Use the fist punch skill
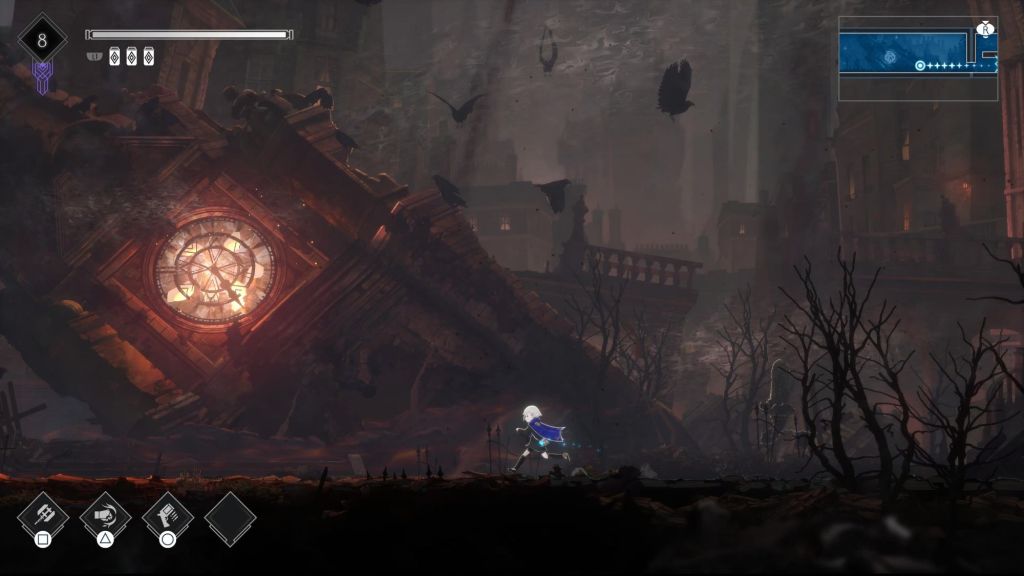Viewport: 1024px width, 576px height. pos(105,515)
